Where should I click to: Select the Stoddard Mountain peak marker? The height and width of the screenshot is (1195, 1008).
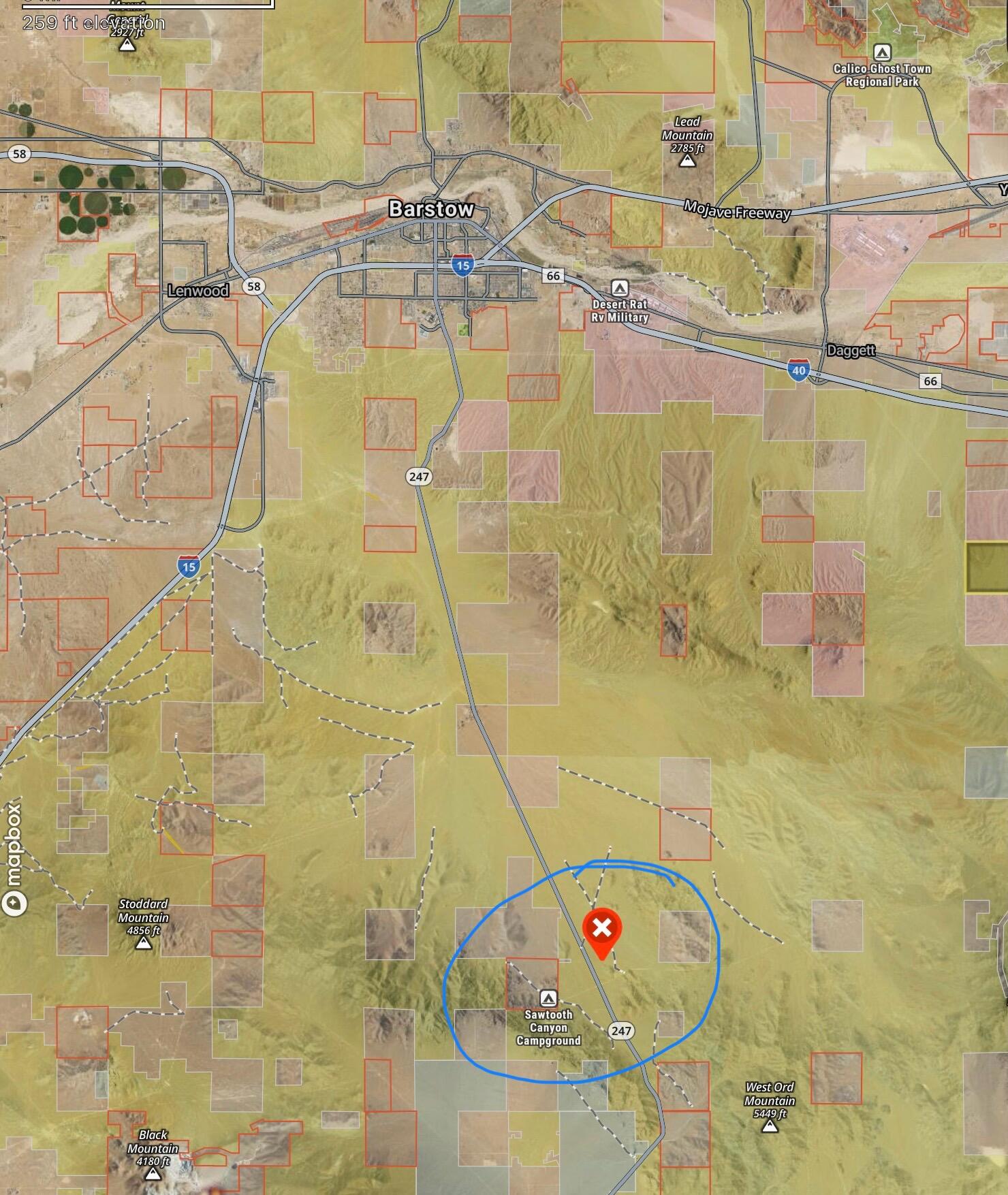click(x=143, y=943)
